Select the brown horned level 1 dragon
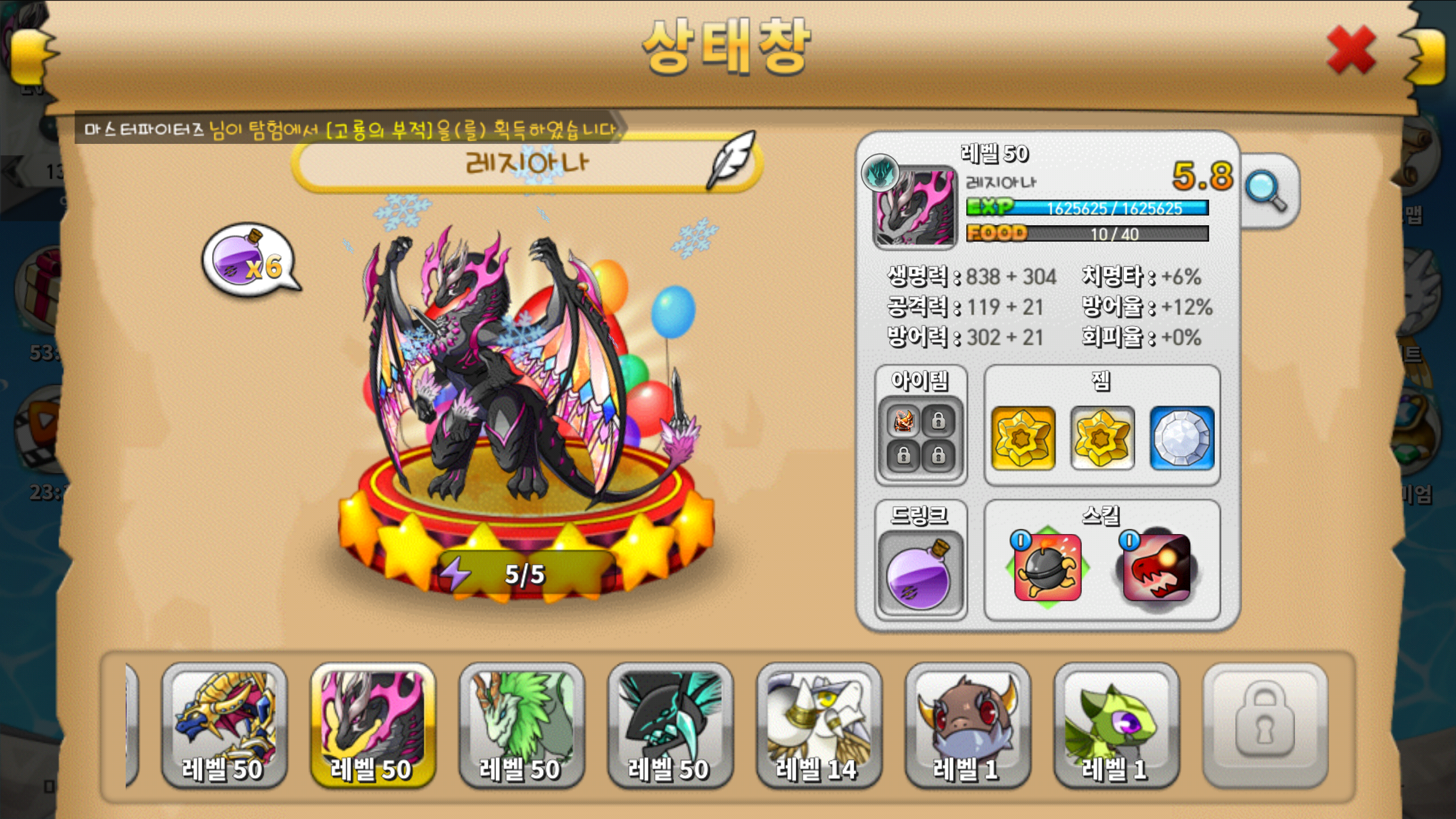The height and width of the screenshot is (819, 1456). coord(967,725)
